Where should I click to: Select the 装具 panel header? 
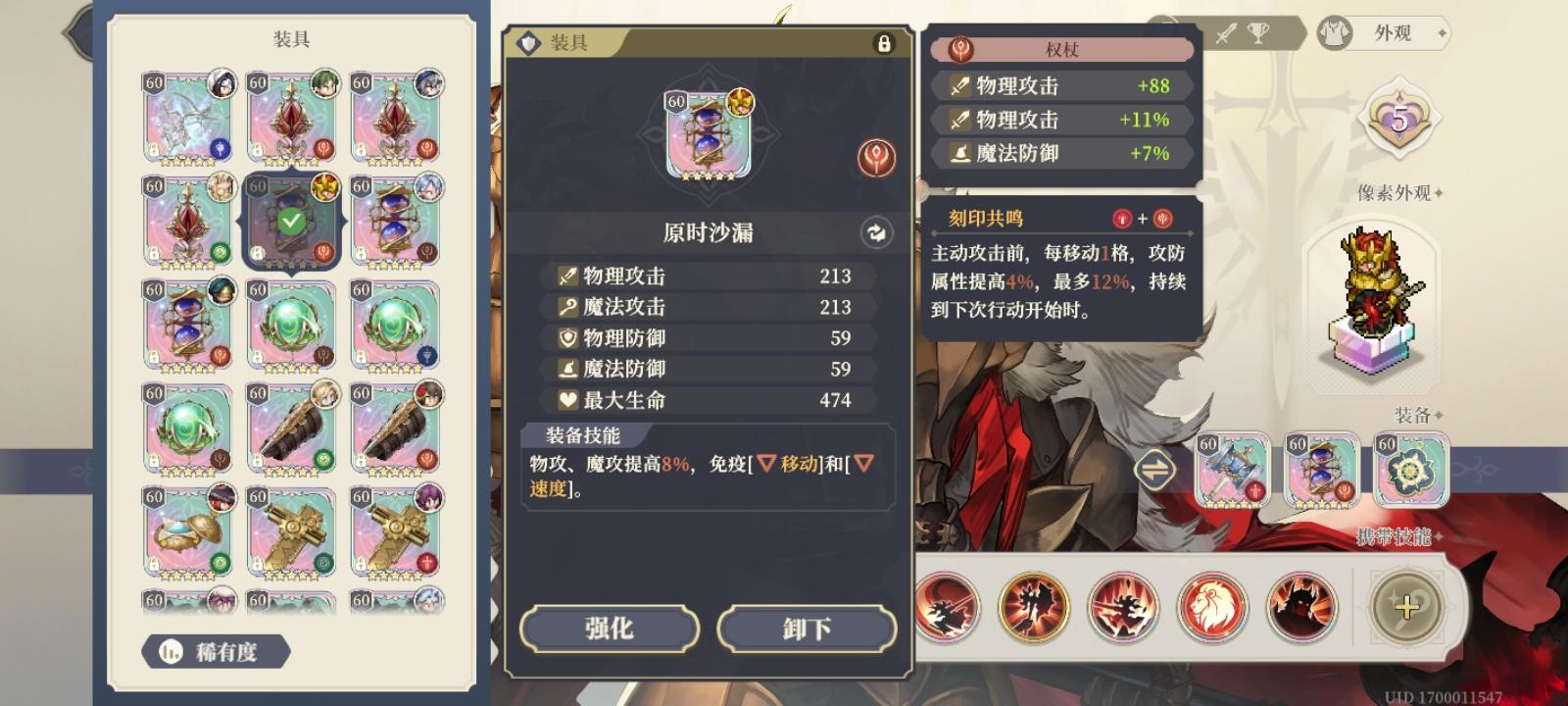coord(568,44)
